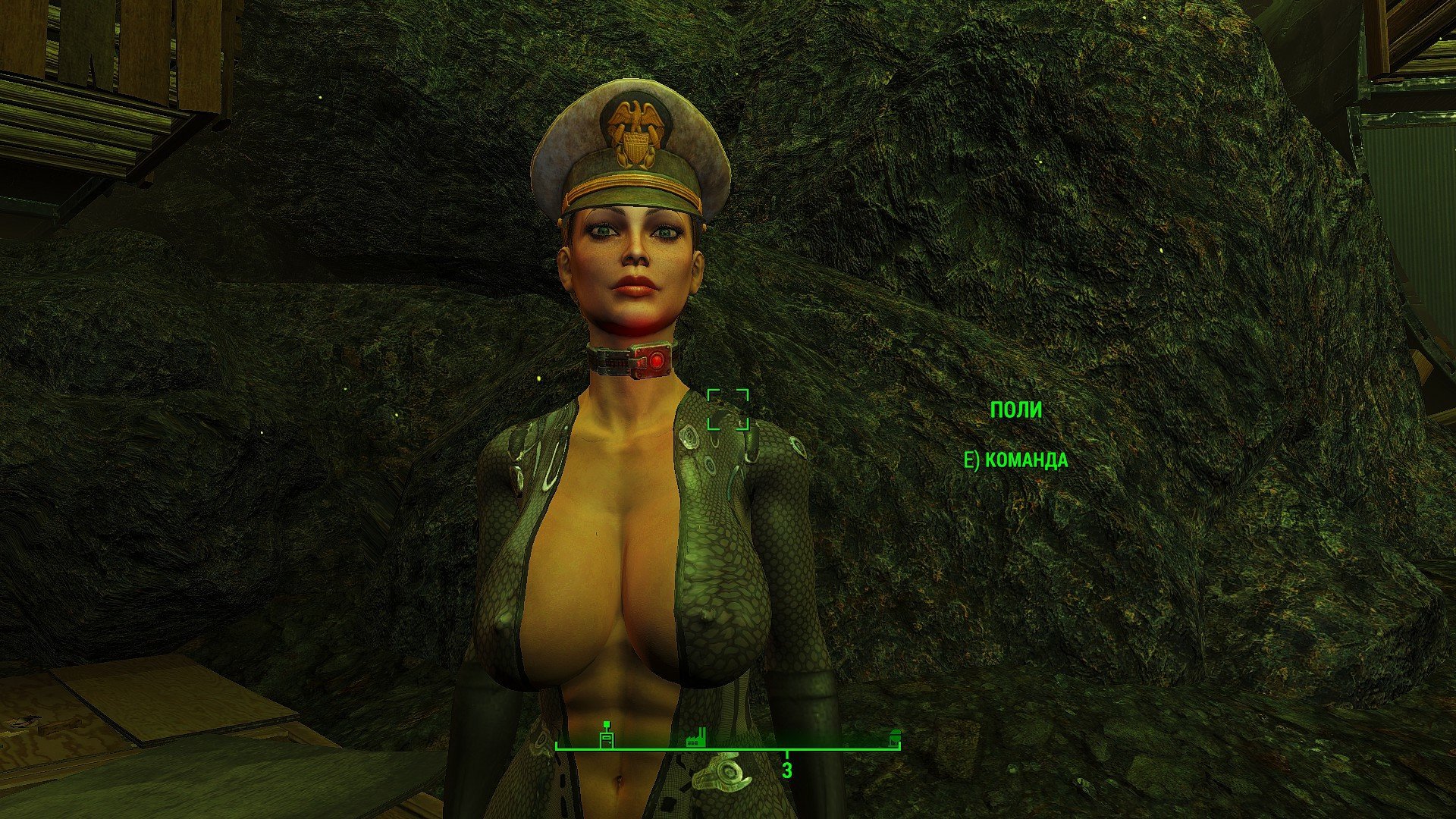The height and width of the screenshot is (819, 1456).
Task: Click the helmeted figure marker at compass edge
Action: click(x=895, y=739)
